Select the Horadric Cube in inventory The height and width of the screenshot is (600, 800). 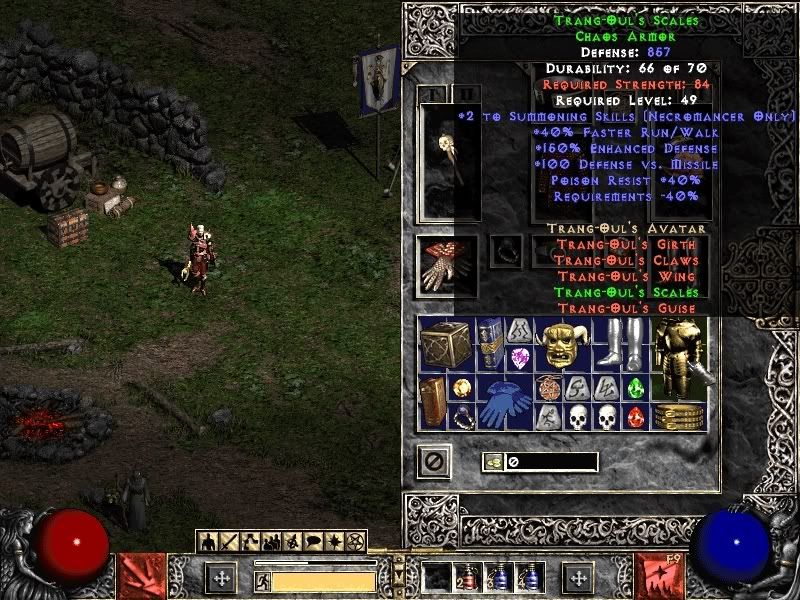[x=446, y=345]
